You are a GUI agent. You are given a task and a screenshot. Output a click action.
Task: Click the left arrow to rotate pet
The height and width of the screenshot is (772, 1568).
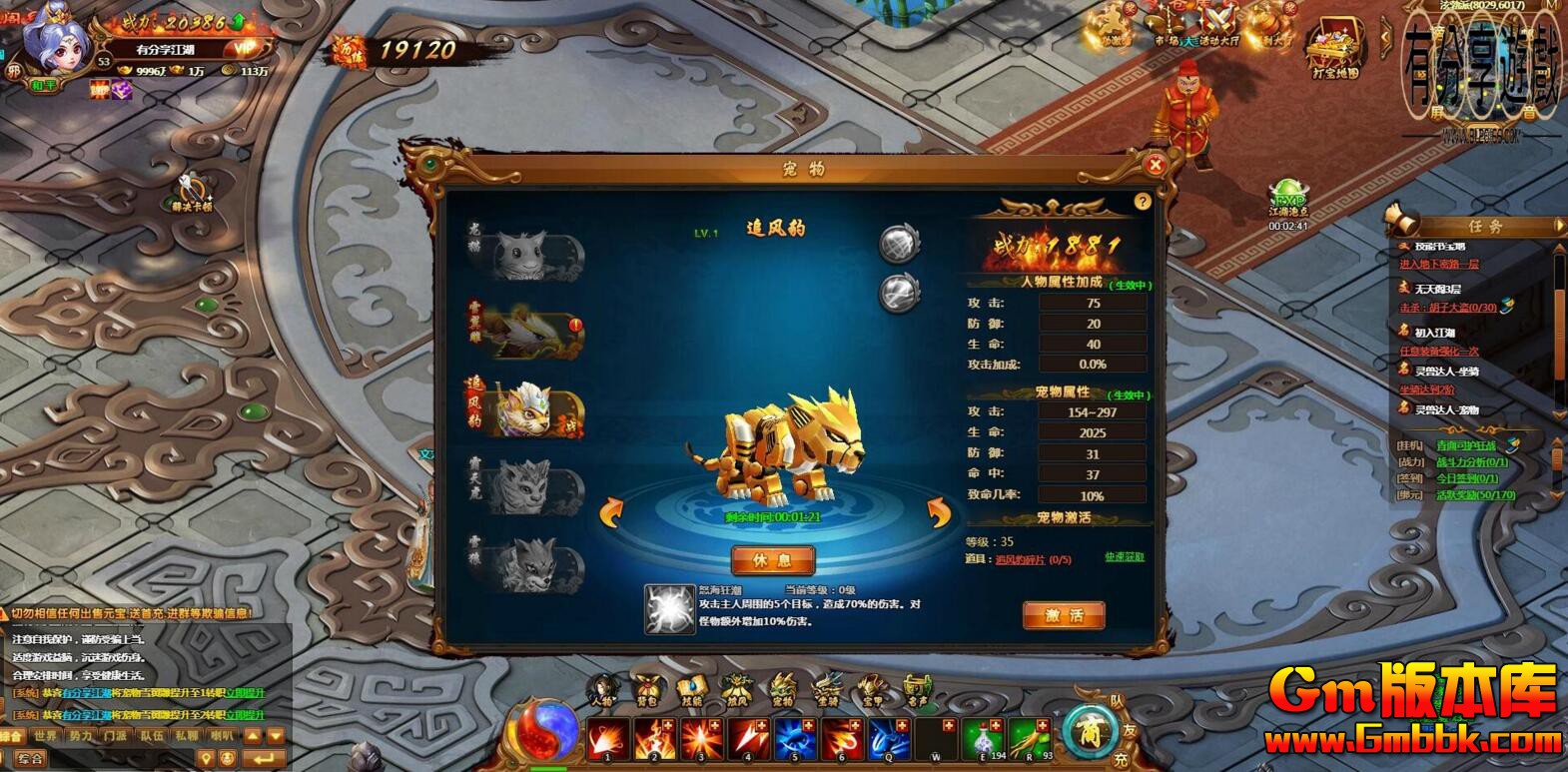(x=610, y=511)
